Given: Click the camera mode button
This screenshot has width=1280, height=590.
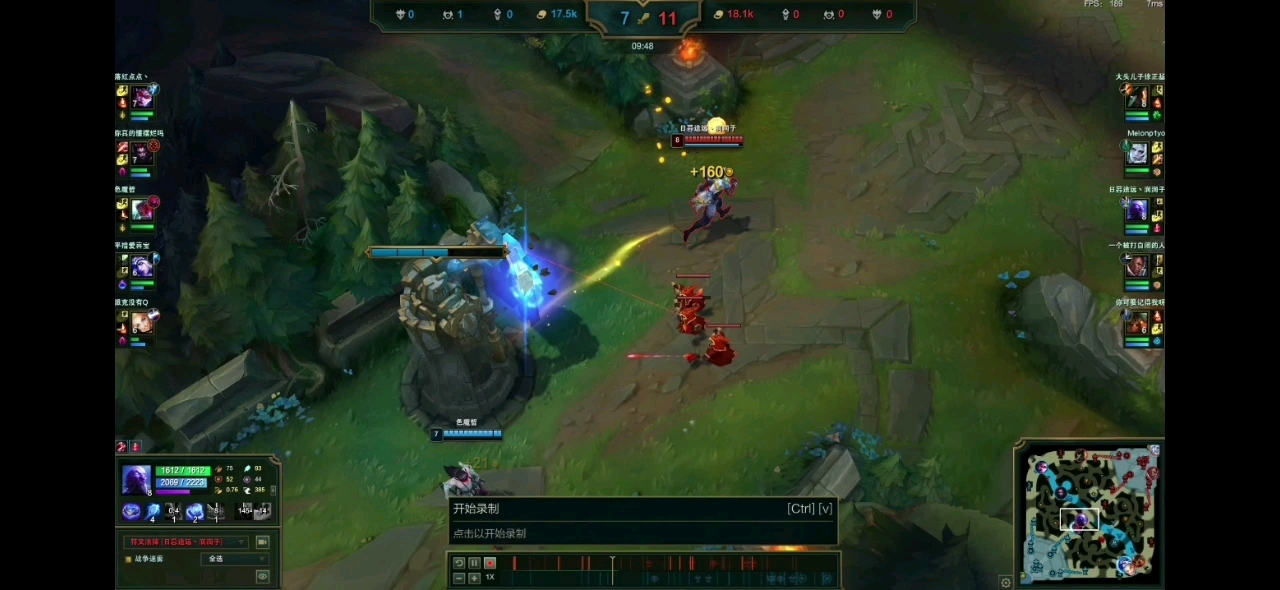Looking at the screenshot, I should [262, 542].
